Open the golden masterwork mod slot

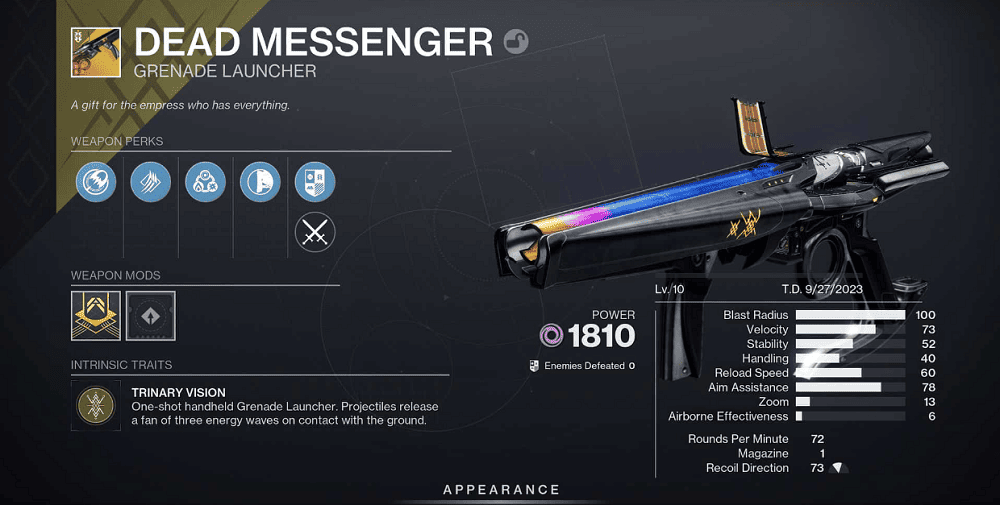click(96, 316)
